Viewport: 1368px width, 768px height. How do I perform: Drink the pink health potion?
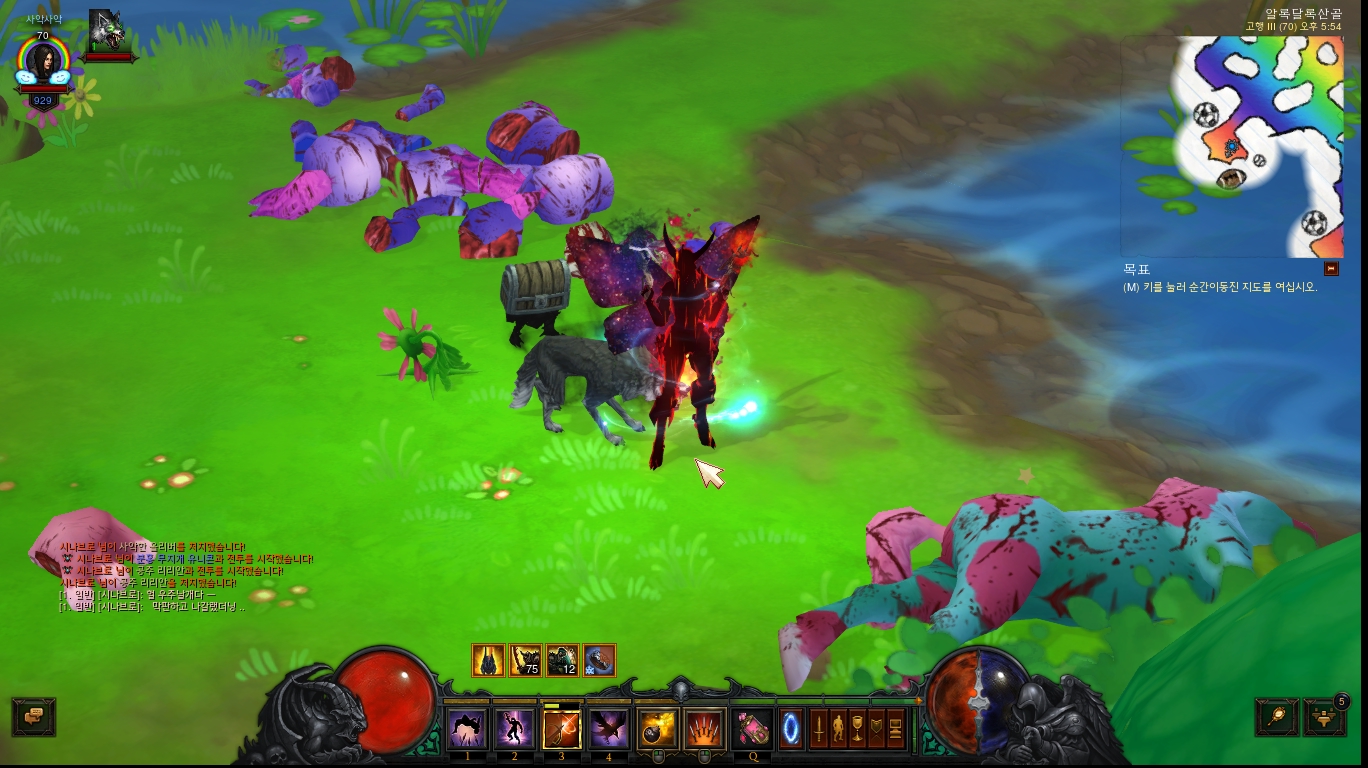click(752, 729)
